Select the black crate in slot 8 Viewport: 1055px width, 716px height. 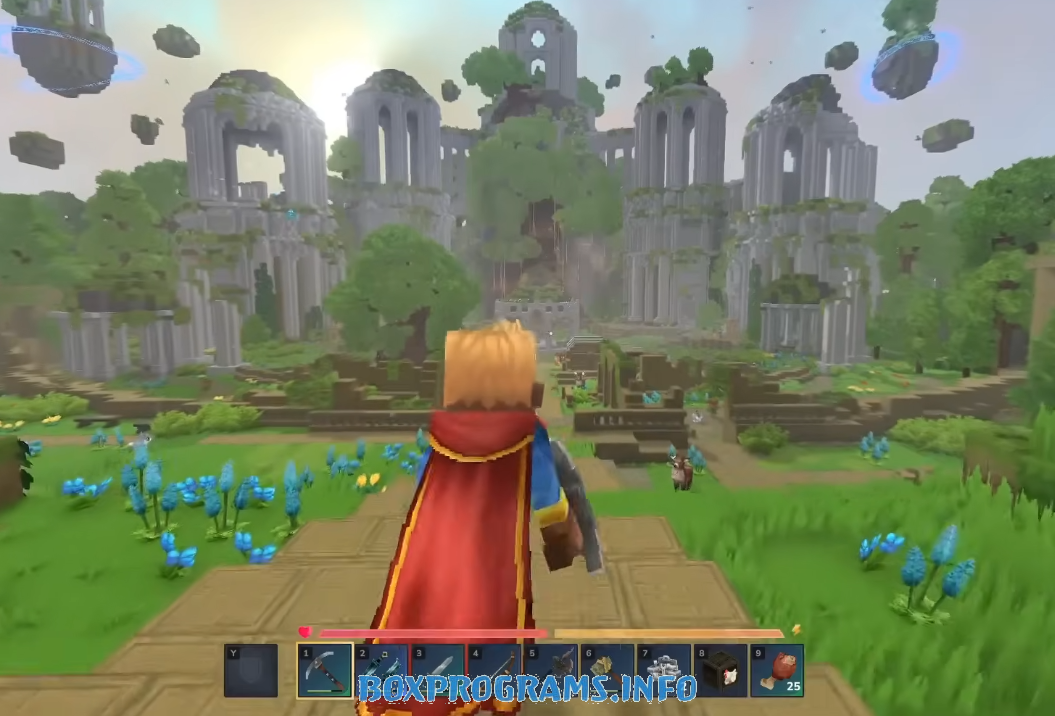pyautogui.click(x=720, y=670)
